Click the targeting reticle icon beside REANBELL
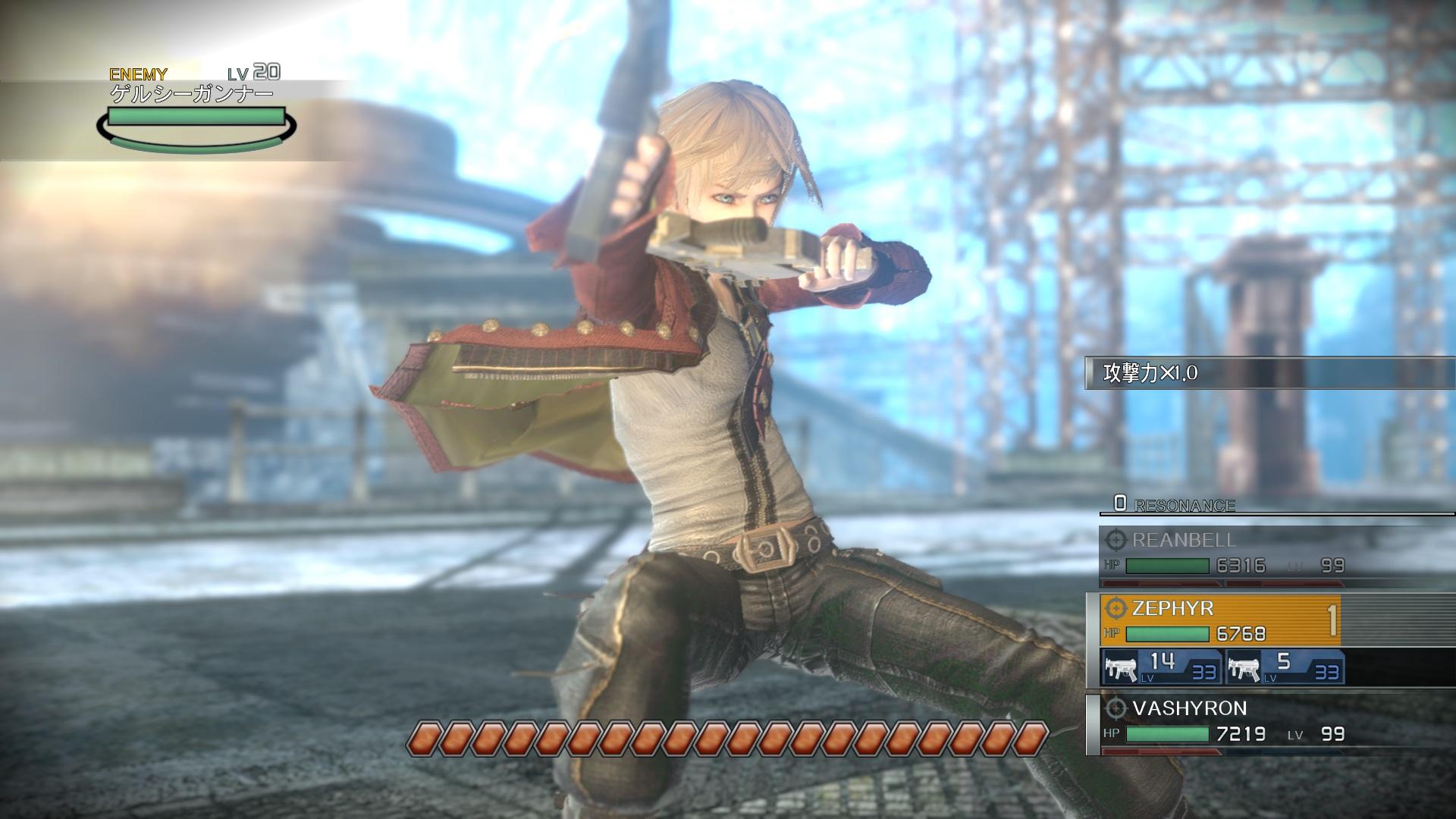Screen dimensions: 1456x819 (x=1116, y=541)
